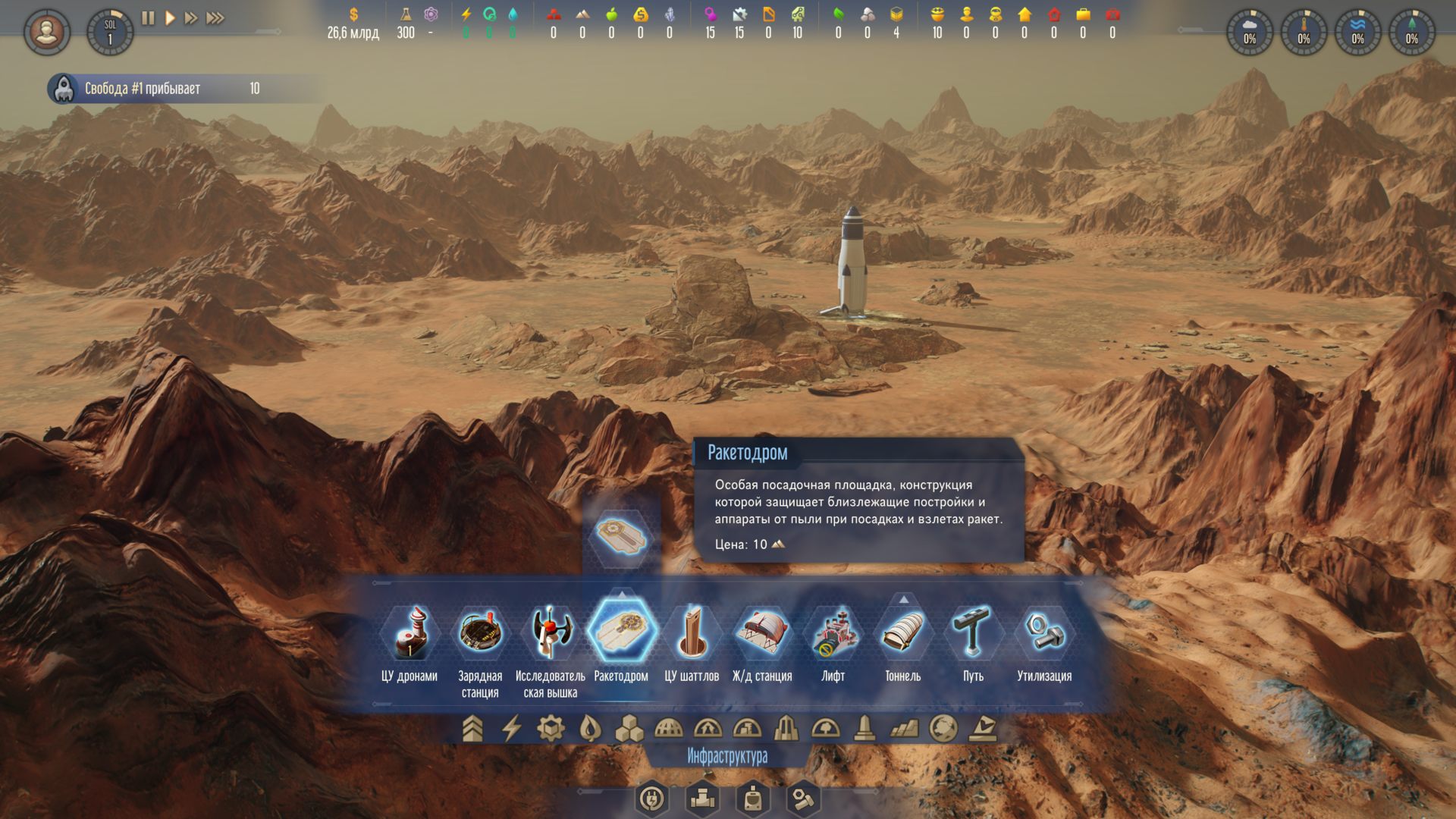
Task: Switch to double fast-forward speed
Action: point(191,17)
